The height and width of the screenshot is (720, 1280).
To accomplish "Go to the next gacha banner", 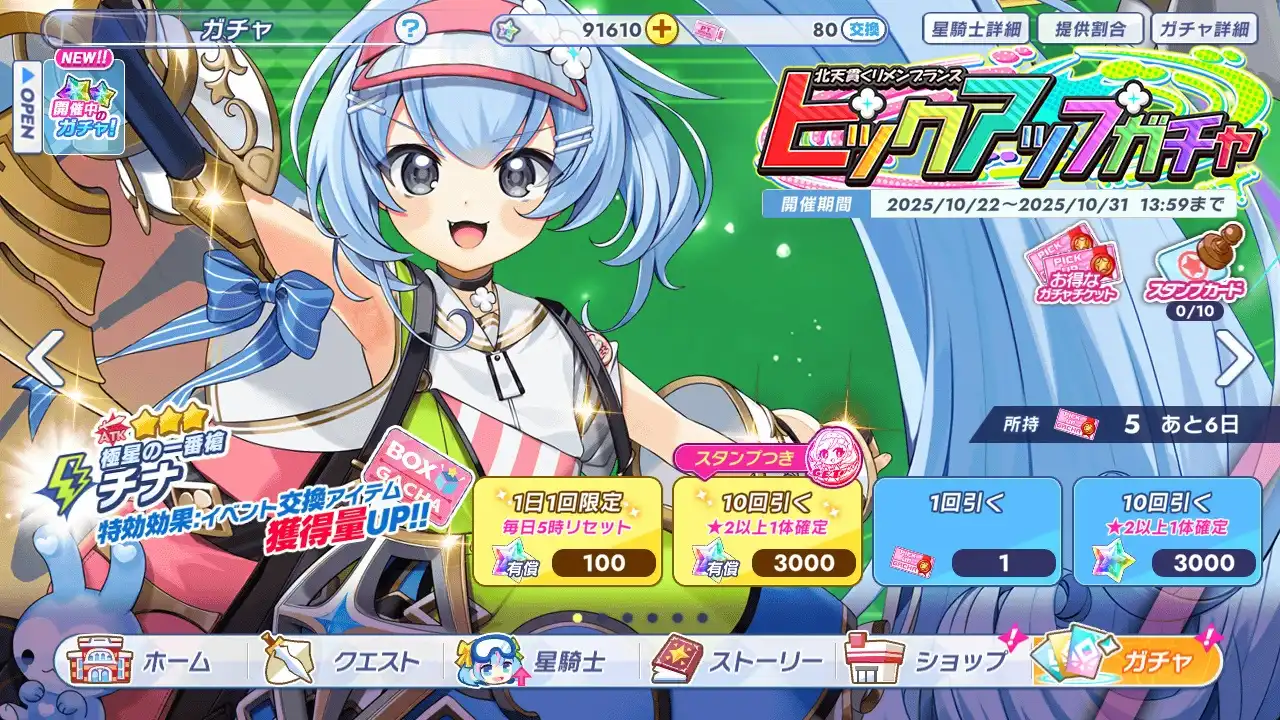I will 1234,360.
